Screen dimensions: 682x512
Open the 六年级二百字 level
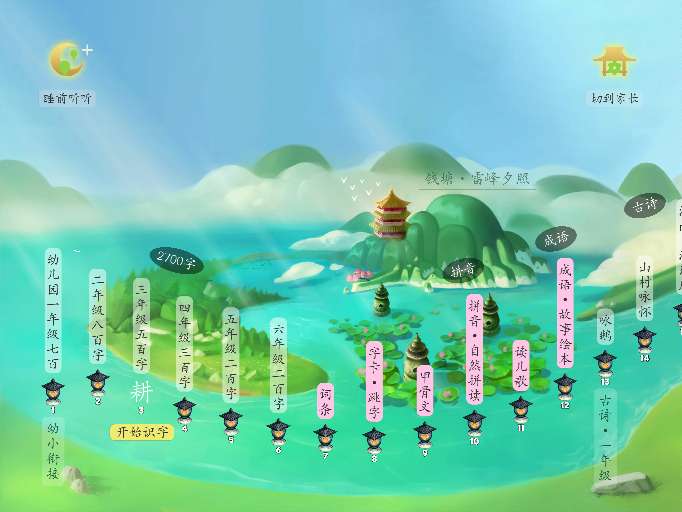click(278, 366)
